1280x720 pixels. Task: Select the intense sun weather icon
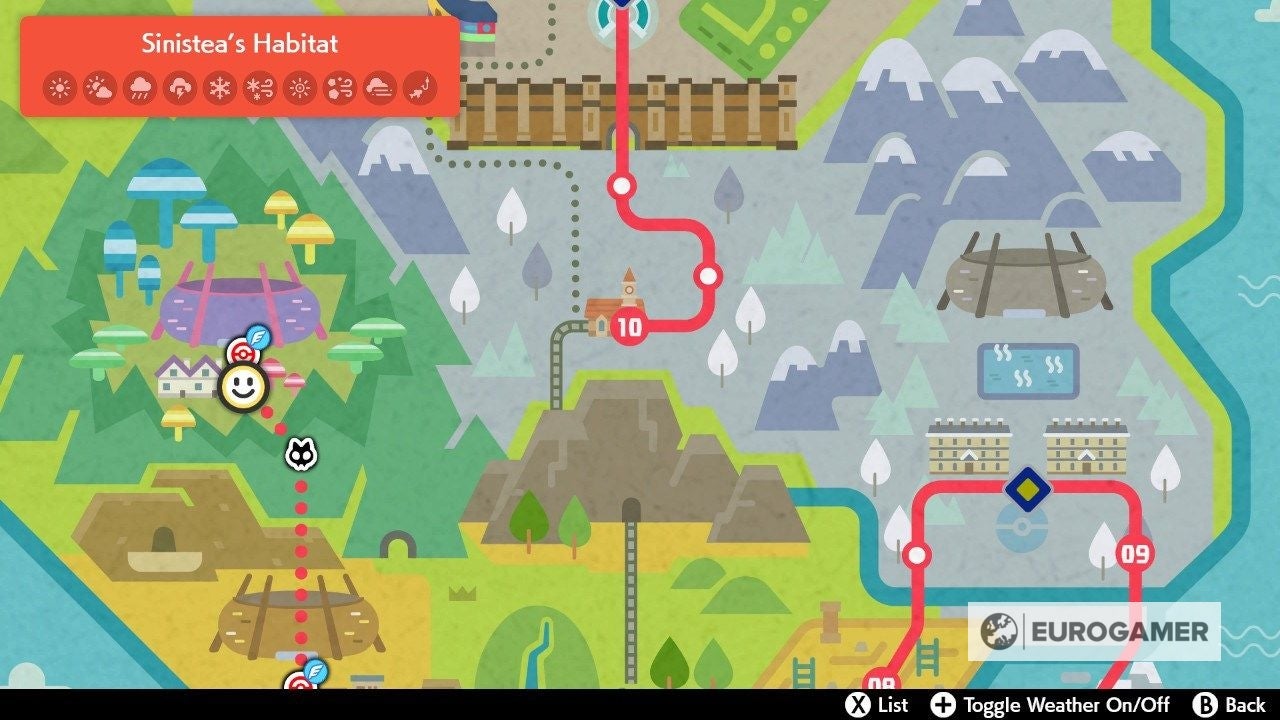[x=299, y=87]
